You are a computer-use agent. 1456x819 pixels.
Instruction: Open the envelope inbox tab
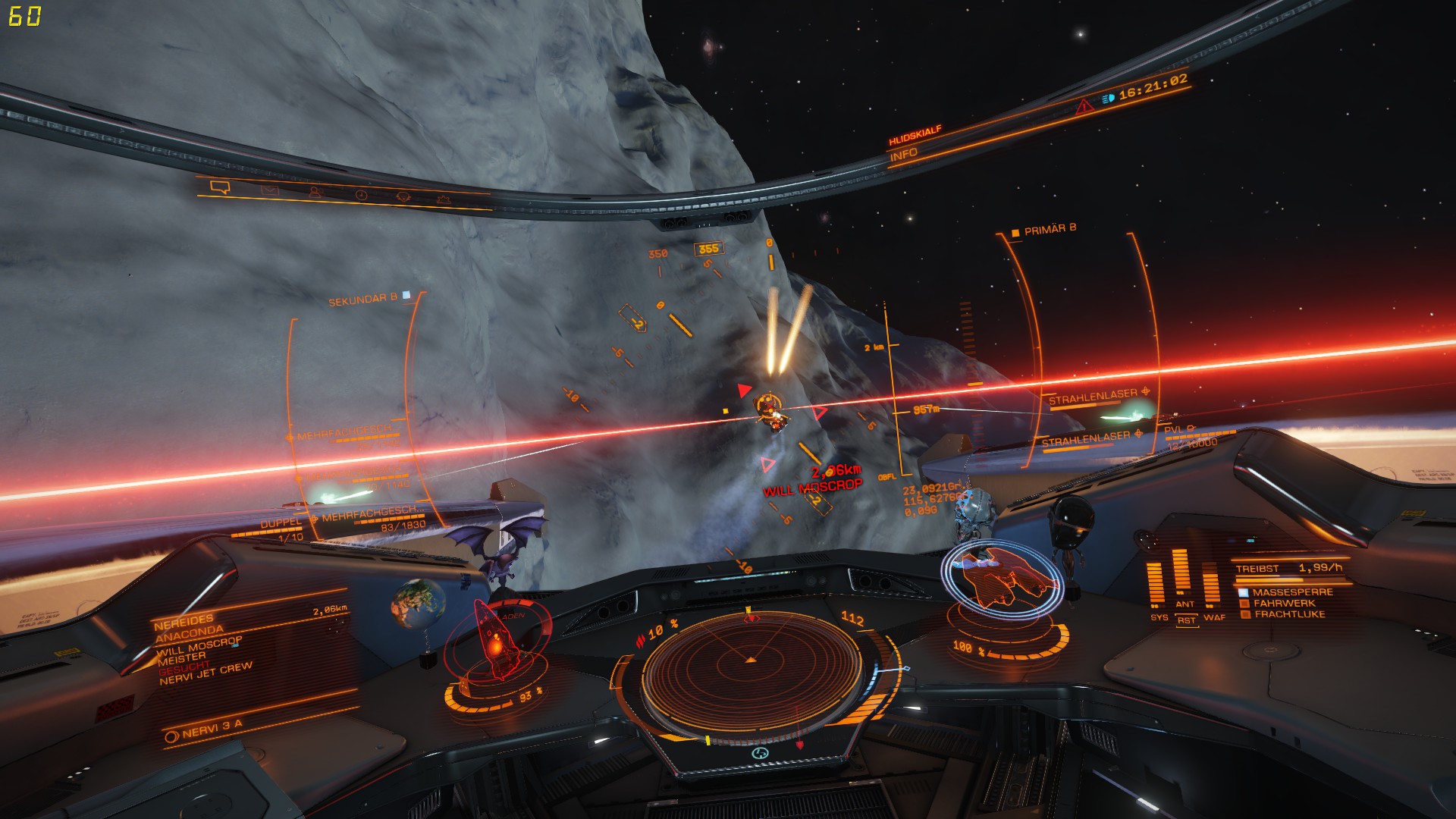point(270,190)
